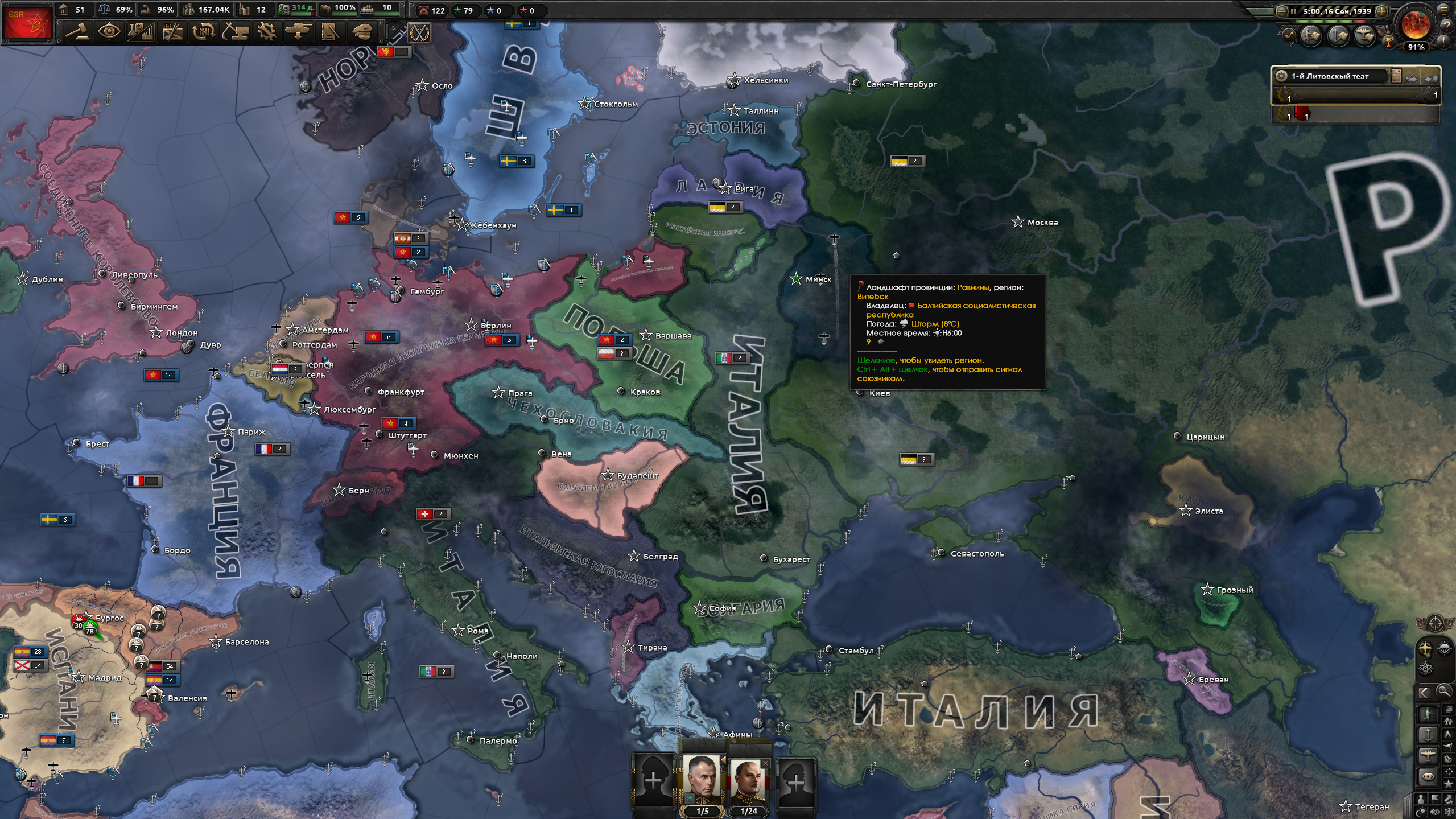Image resolution: width=1456 pixels, height=819 pixels.
Task: Open the help question mark button
Action: point(1447,26)
